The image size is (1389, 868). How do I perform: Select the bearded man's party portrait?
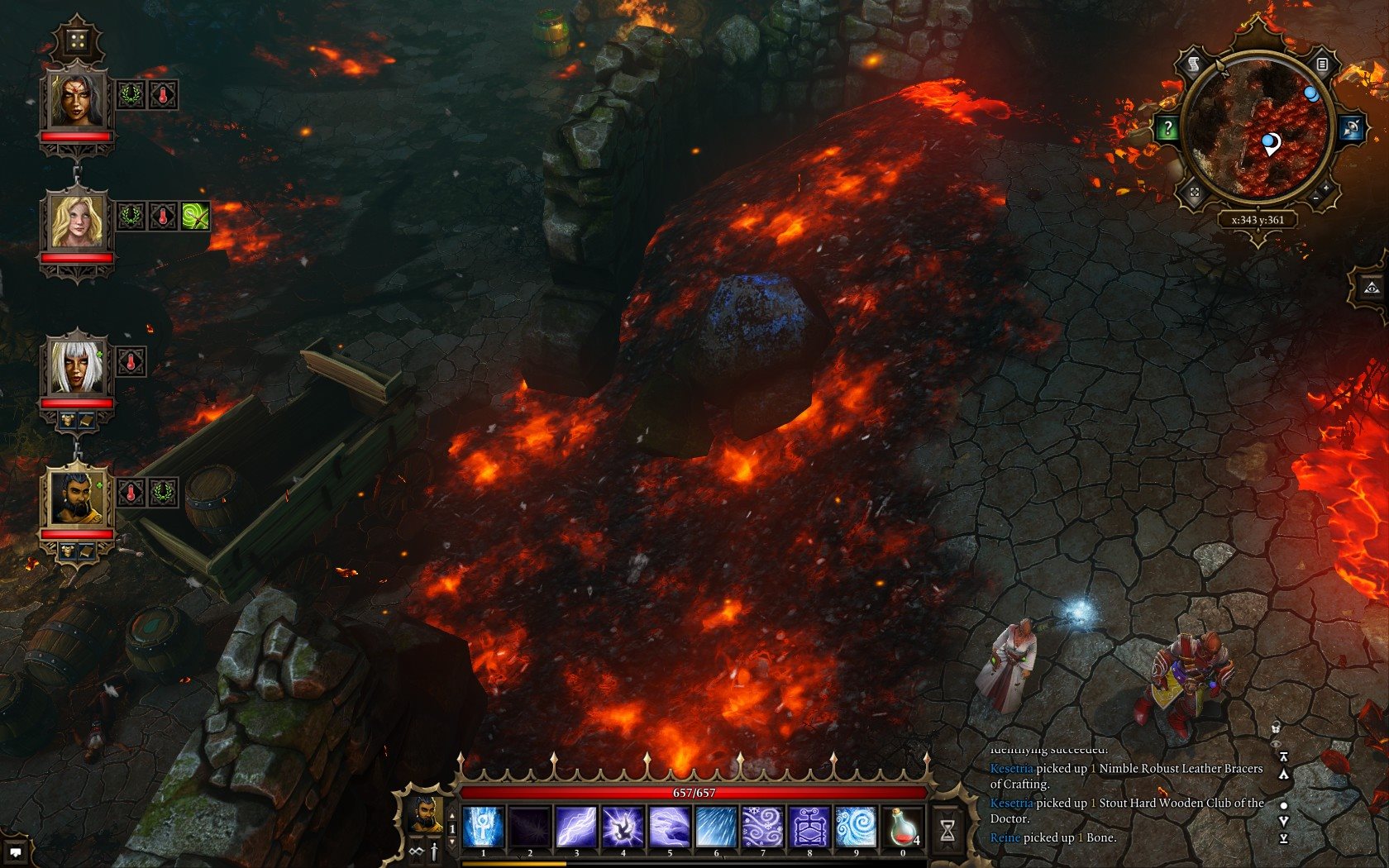tap(76, 498)
